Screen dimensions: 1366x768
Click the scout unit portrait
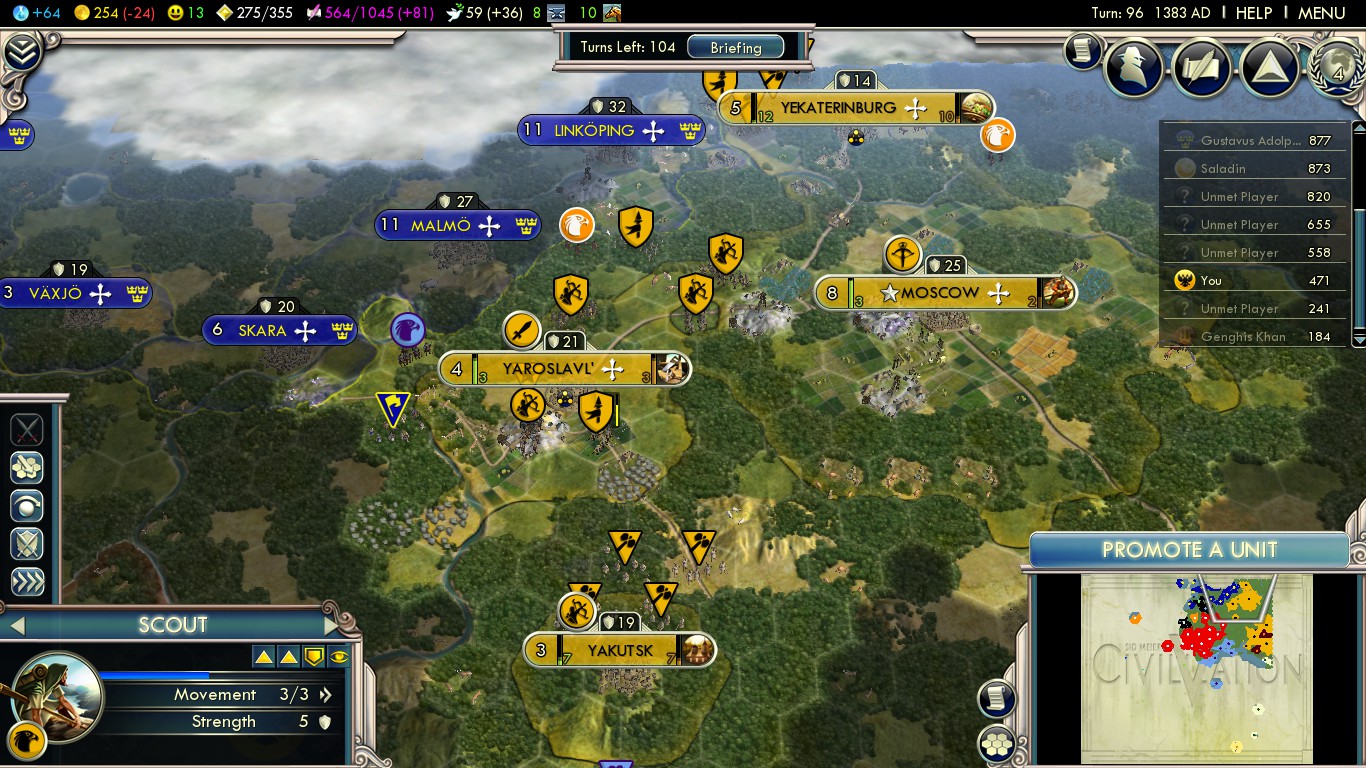(57, 695)
